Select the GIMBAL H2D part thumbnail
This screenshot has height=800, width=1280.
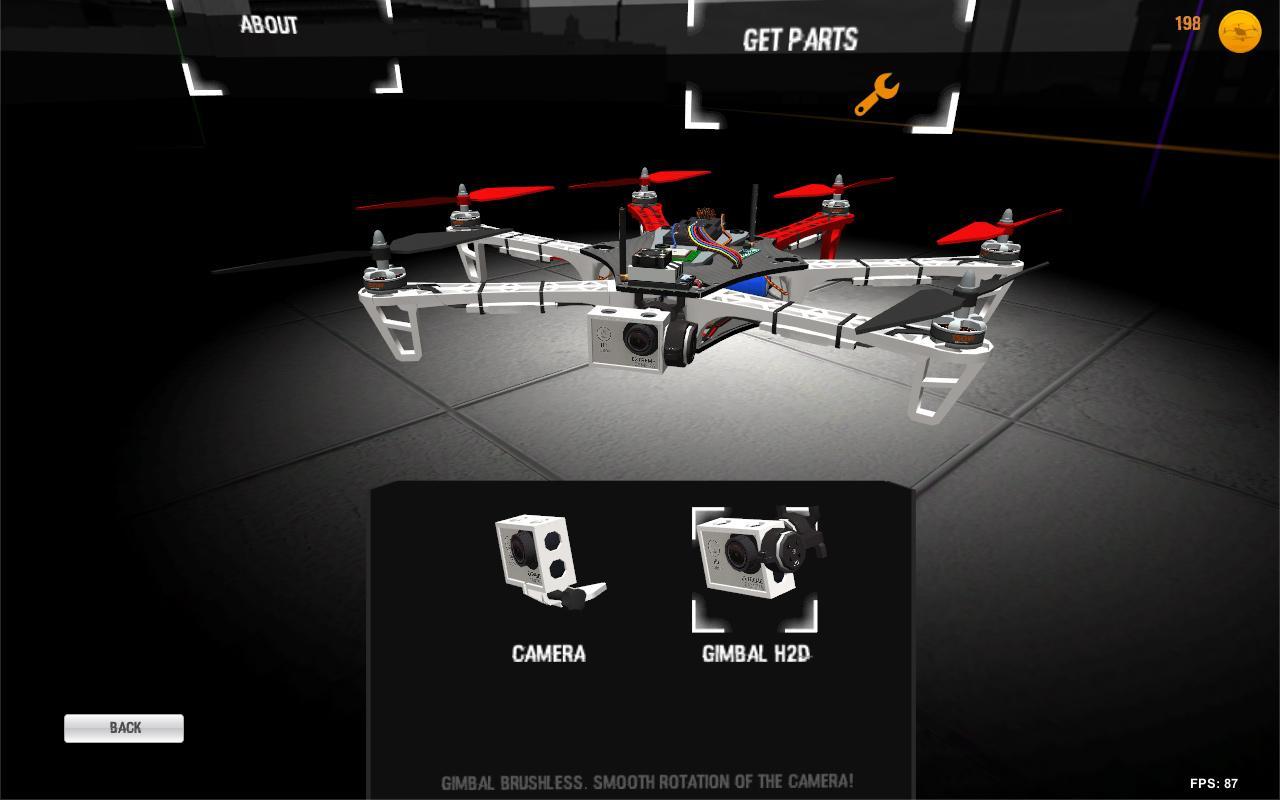(x=755, y=565)
